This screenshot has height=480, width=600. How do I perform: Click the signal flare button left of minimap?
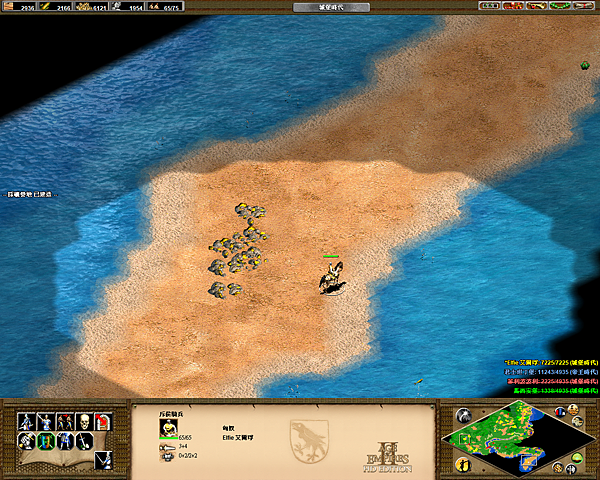point(462,416)
